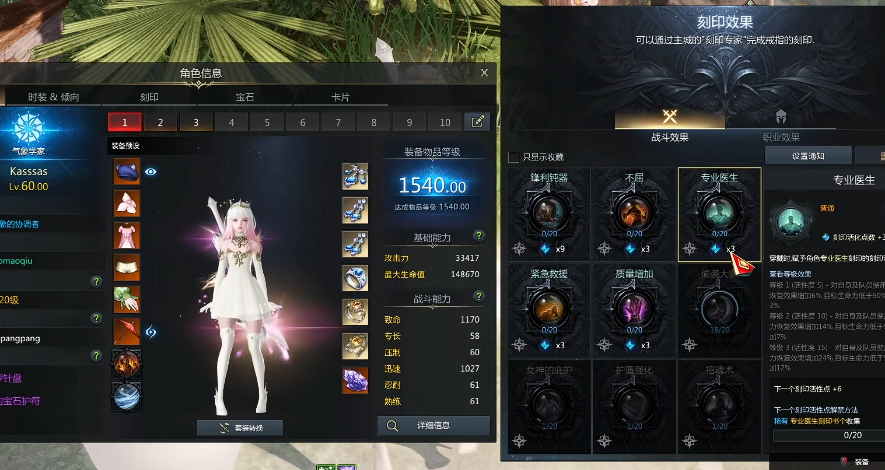Toggle the 只显示收藏 checkbox

click(514, 157)
